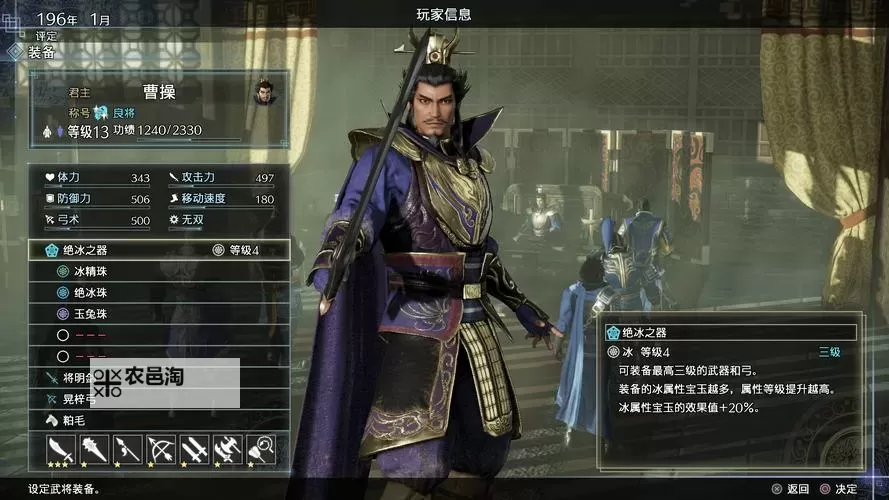Image resolution: width=889 pixels, height=500 pixels.
Task: Pick the chain whip weapon icon
Action: [x=260, y=449]
